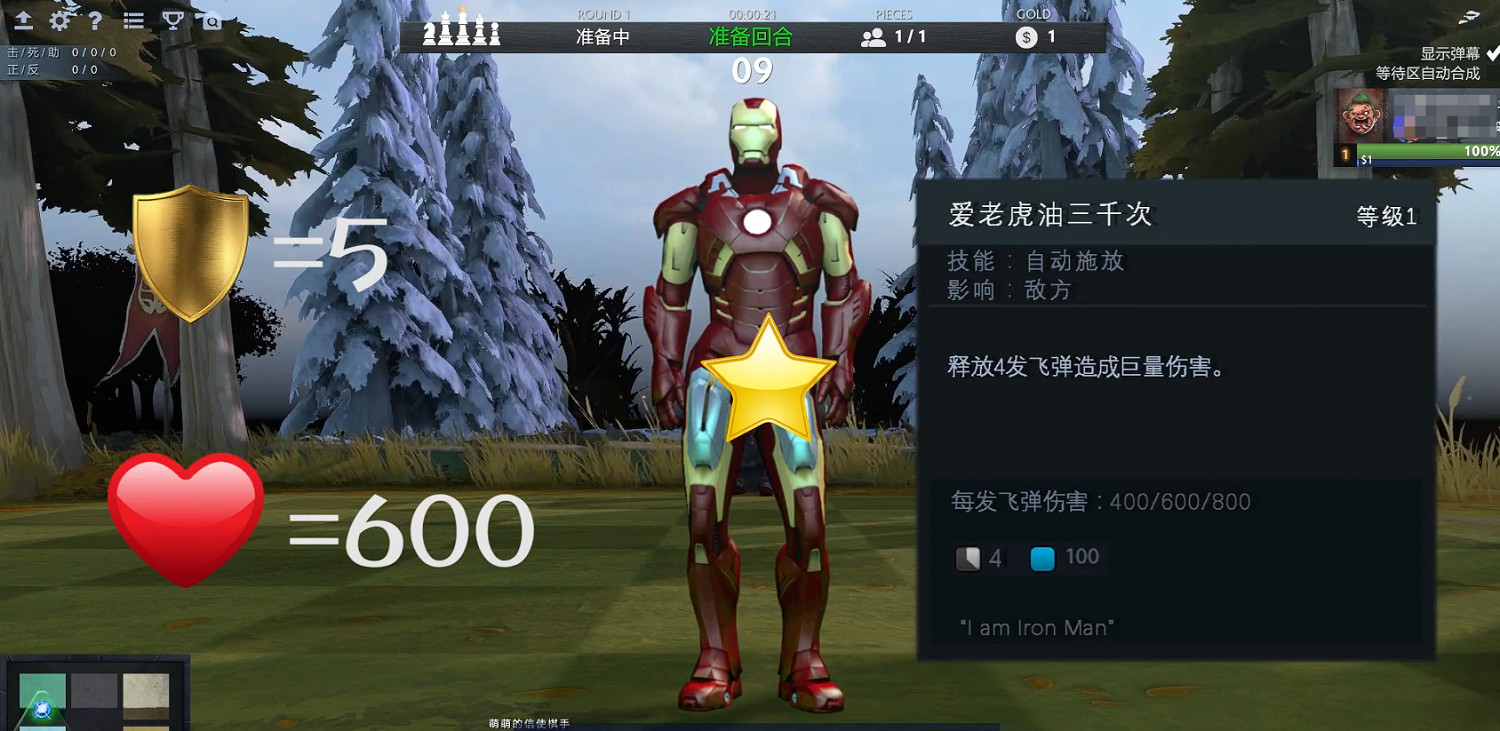This screenshot has width=1500, height=731.
Task: Click the gold coin dollar icon
Action: pos(1024,38)
